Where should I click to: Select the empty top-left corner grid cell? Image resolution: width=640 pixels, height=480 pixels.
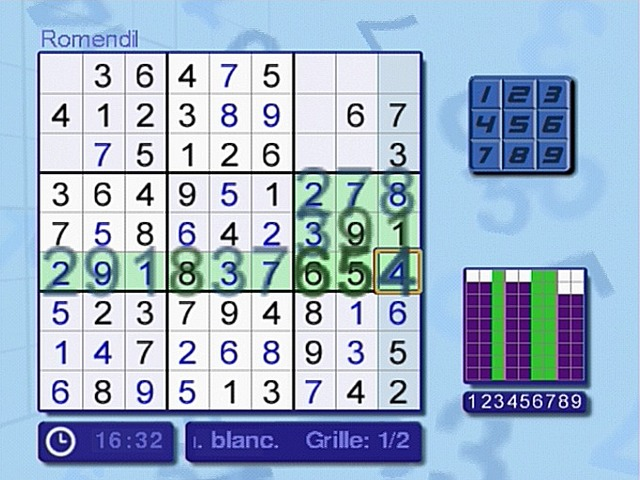(x=60, y=75)
